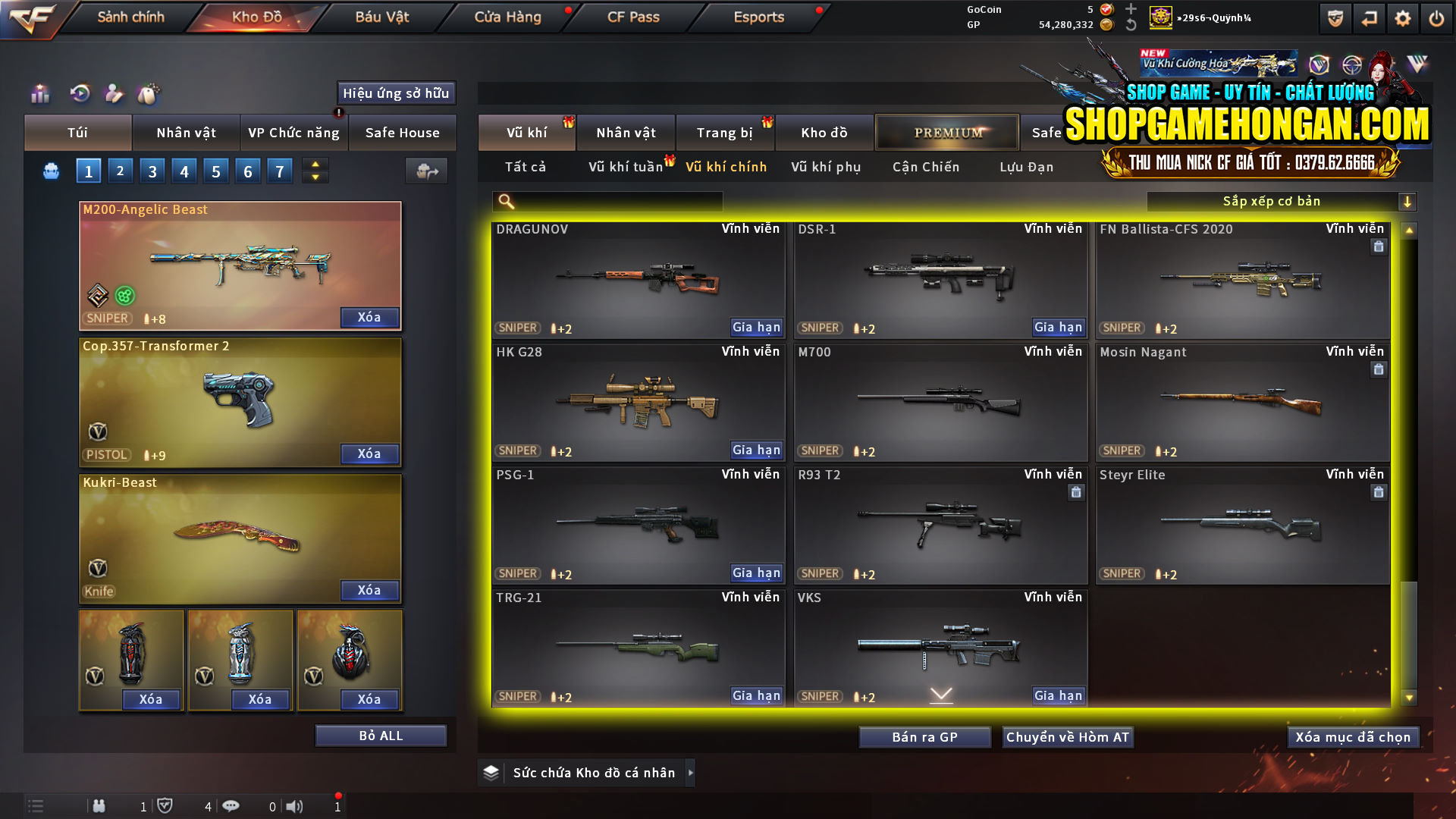Click the Bỏ ALL button
1456x819 pixels.
pyautogui.click(x=381, y=735)
